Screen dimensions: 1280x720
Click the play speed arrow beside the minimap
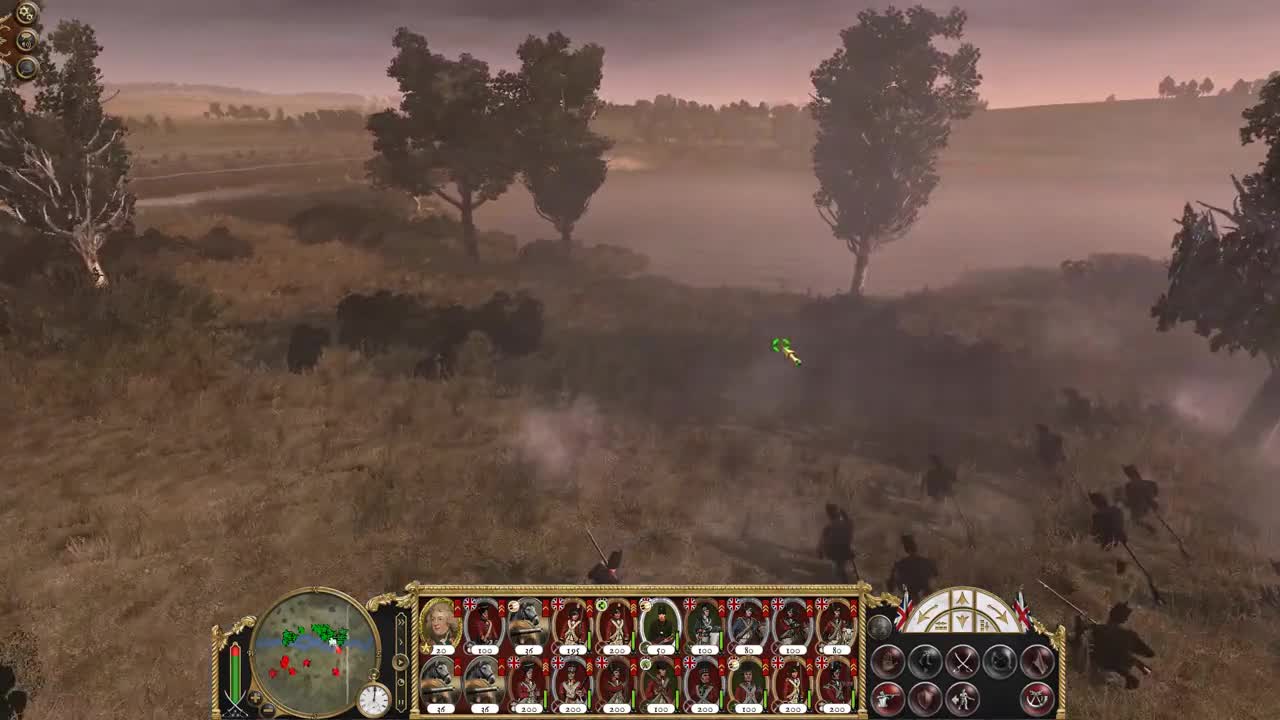coord(399,663)
